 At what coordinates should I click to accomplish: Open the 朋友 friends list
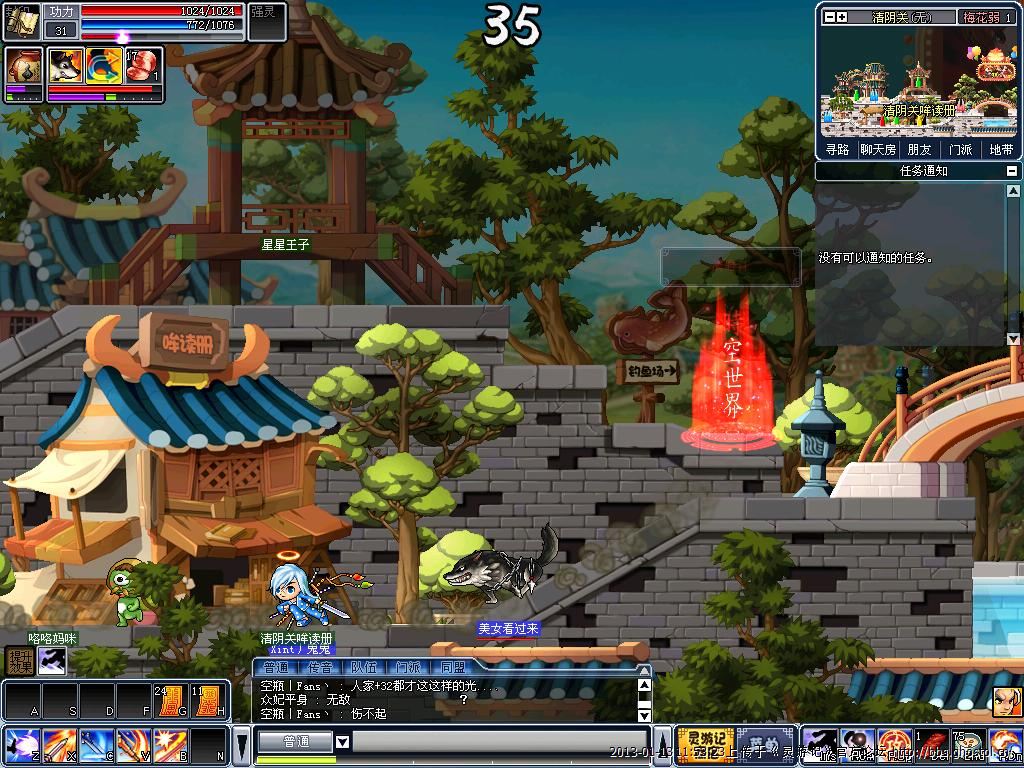click(919, 149)
